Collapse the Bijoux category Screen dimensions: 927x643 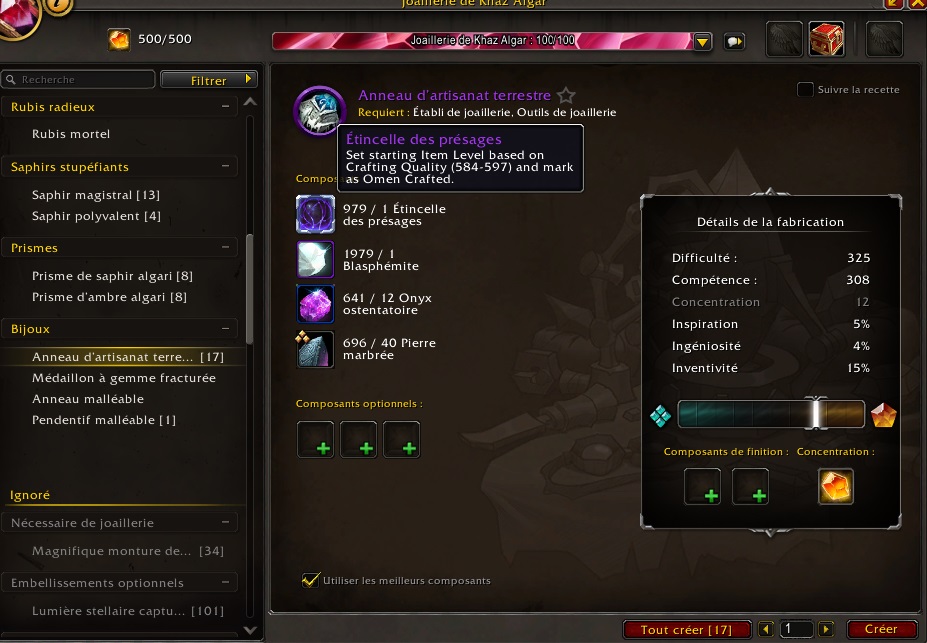(x=227, y=328)
